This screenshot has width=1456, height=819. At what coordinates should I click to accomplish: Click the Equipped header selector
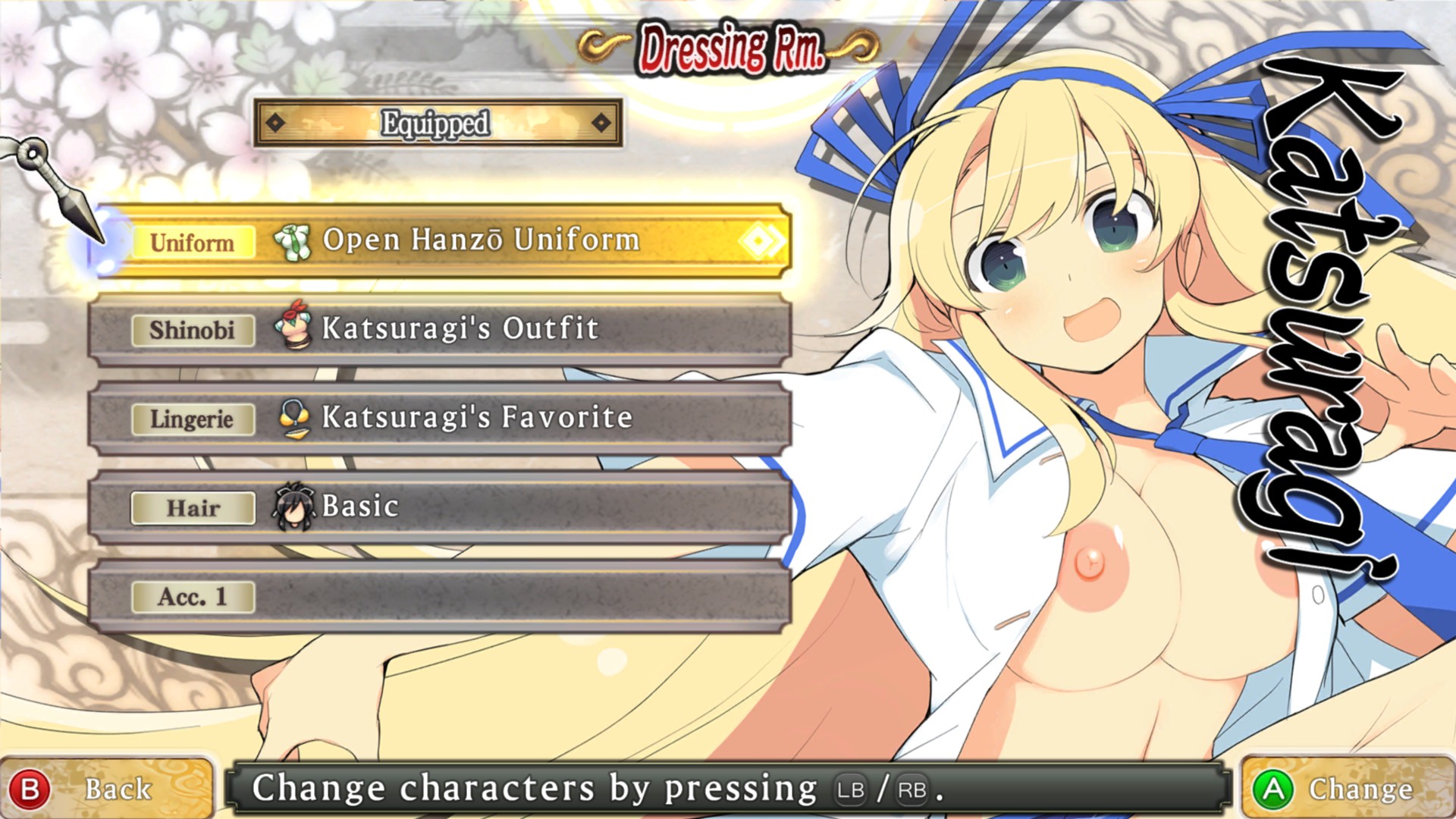click(438, 123)
